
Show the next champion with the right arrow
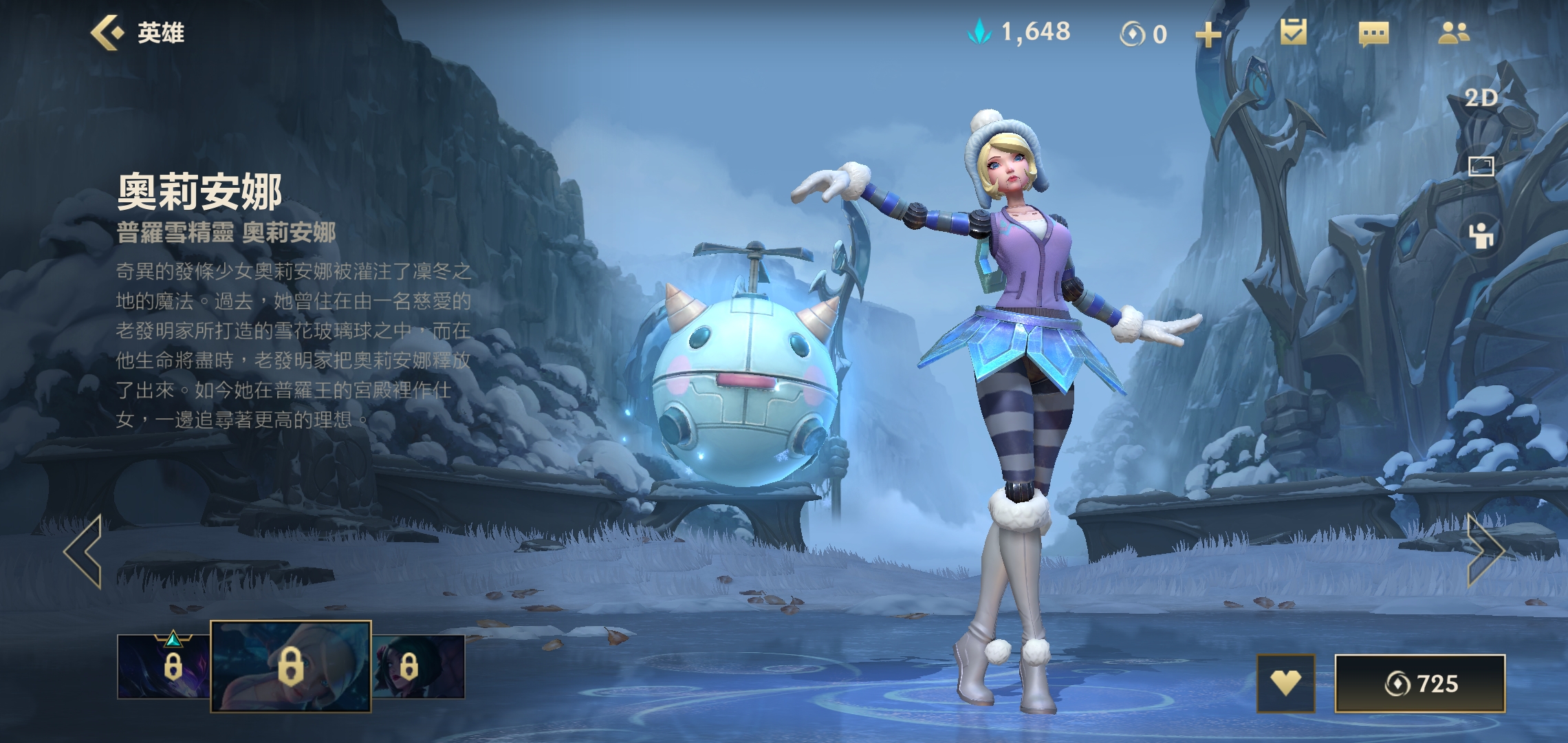[1485, 551]
